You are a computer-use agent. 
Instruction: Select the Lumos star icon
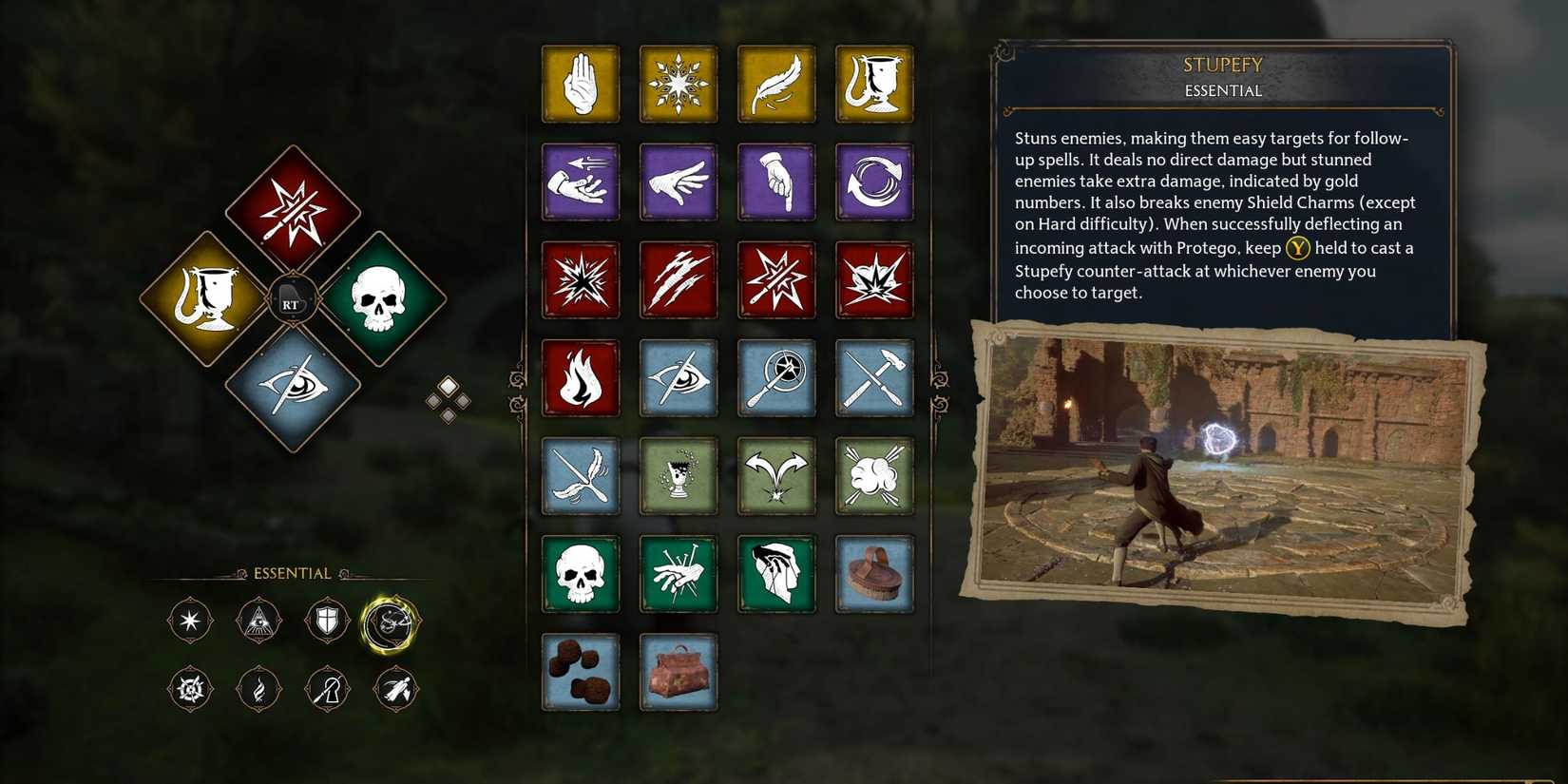189,620
